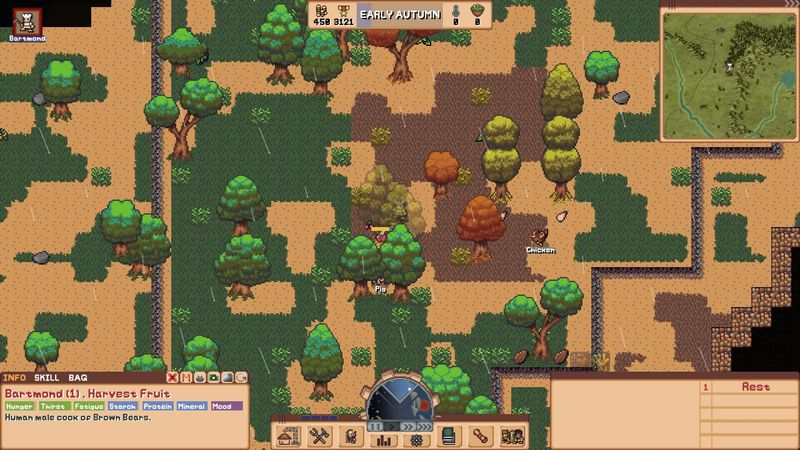Switch to the SKILL tab
Screen dimensions: 800x450
46,377
